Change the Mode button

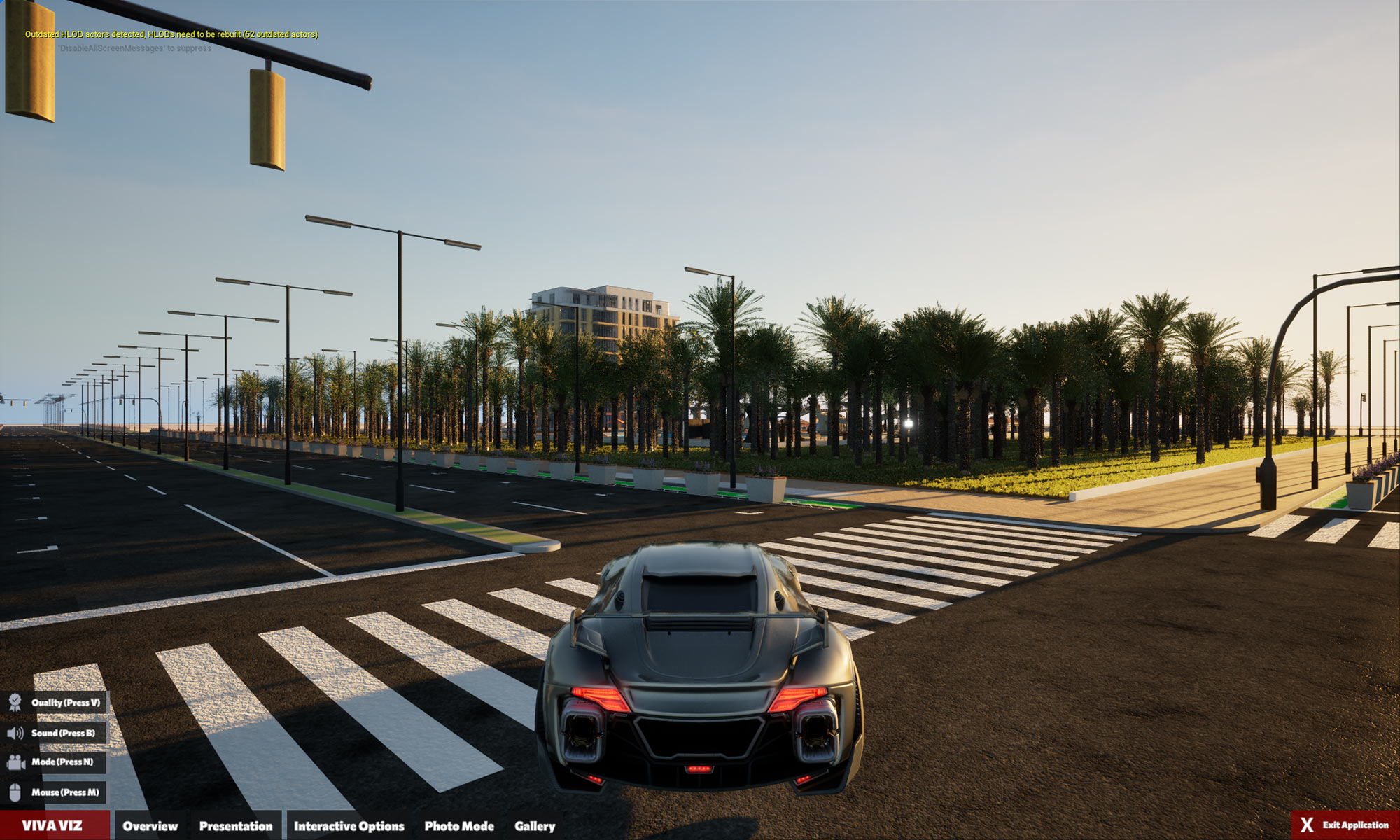53,762
